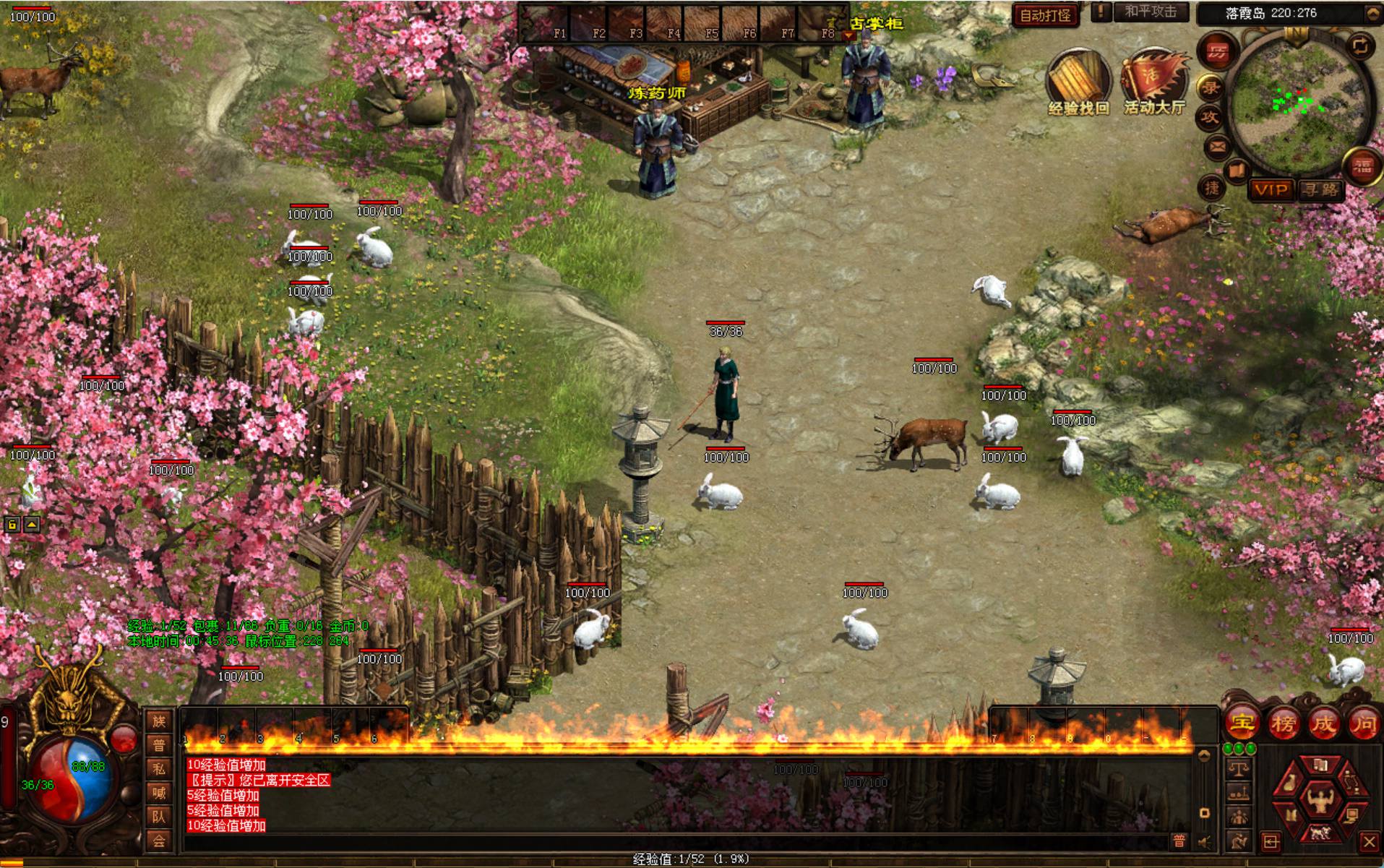Open the 宝 treasure shop orb

[1242, 723]
